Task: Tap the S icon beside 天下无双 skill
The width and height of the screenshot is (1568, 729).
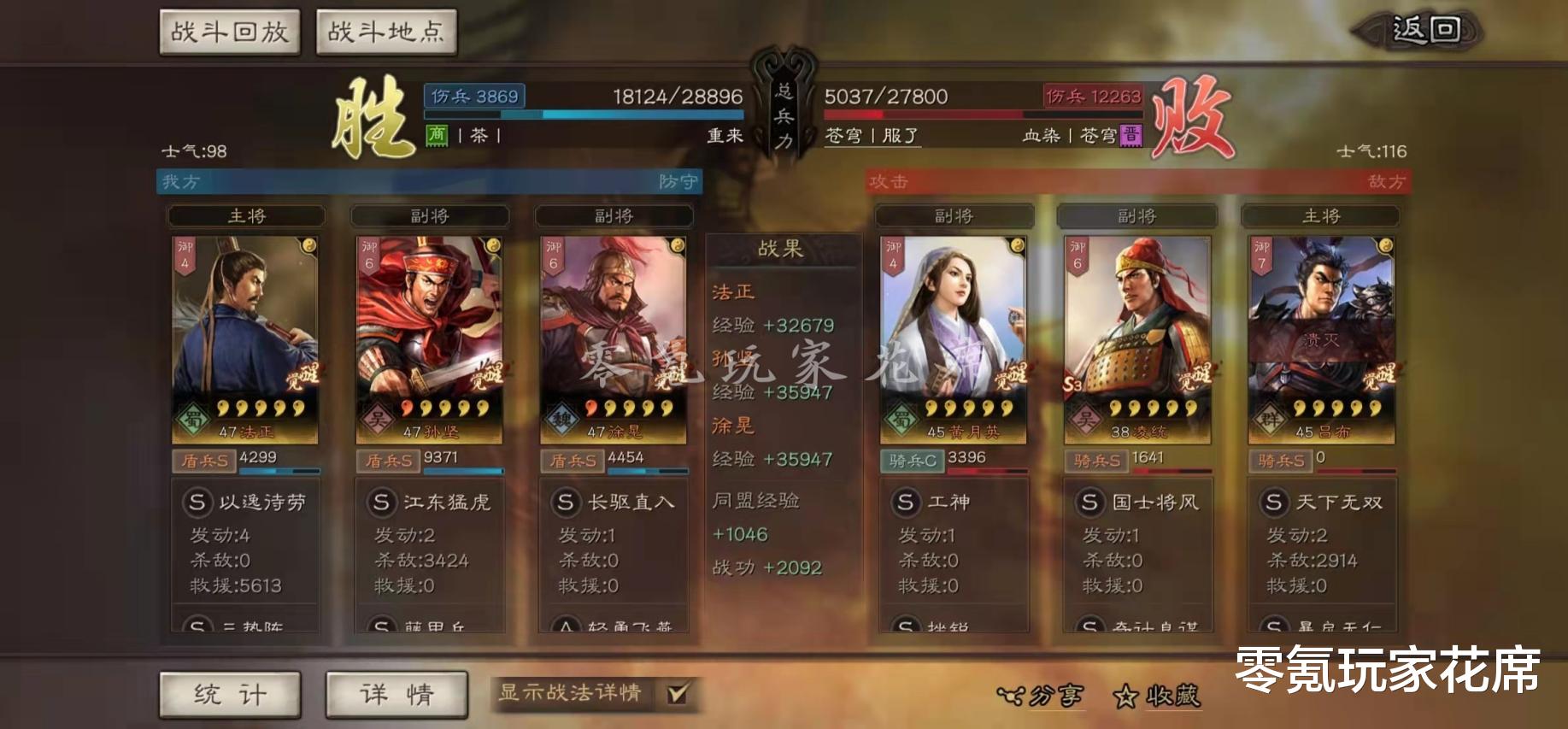Action: 1277,503
